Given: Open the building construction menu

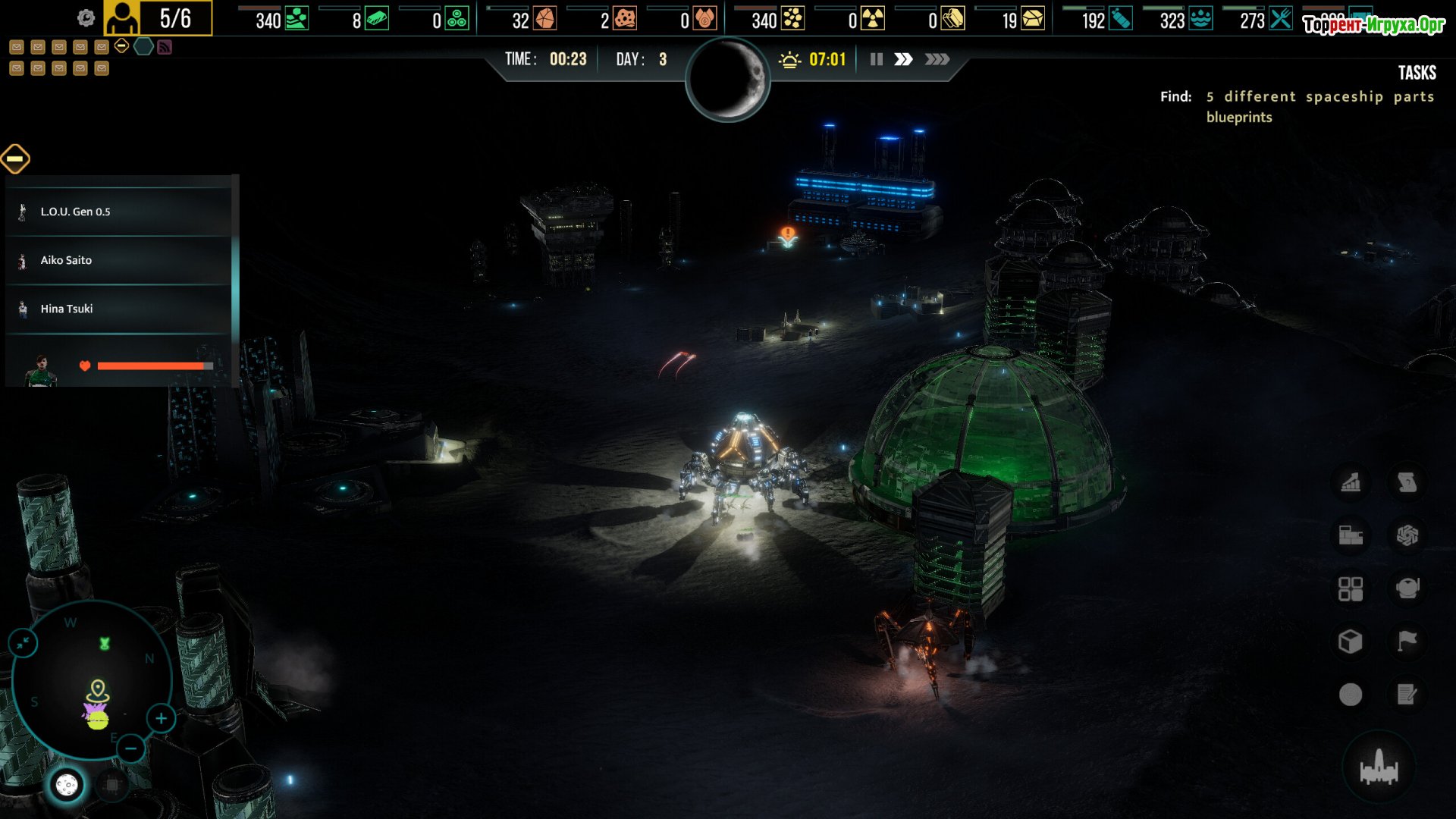Looking at the screenshot, I should tap(1351, 535).
